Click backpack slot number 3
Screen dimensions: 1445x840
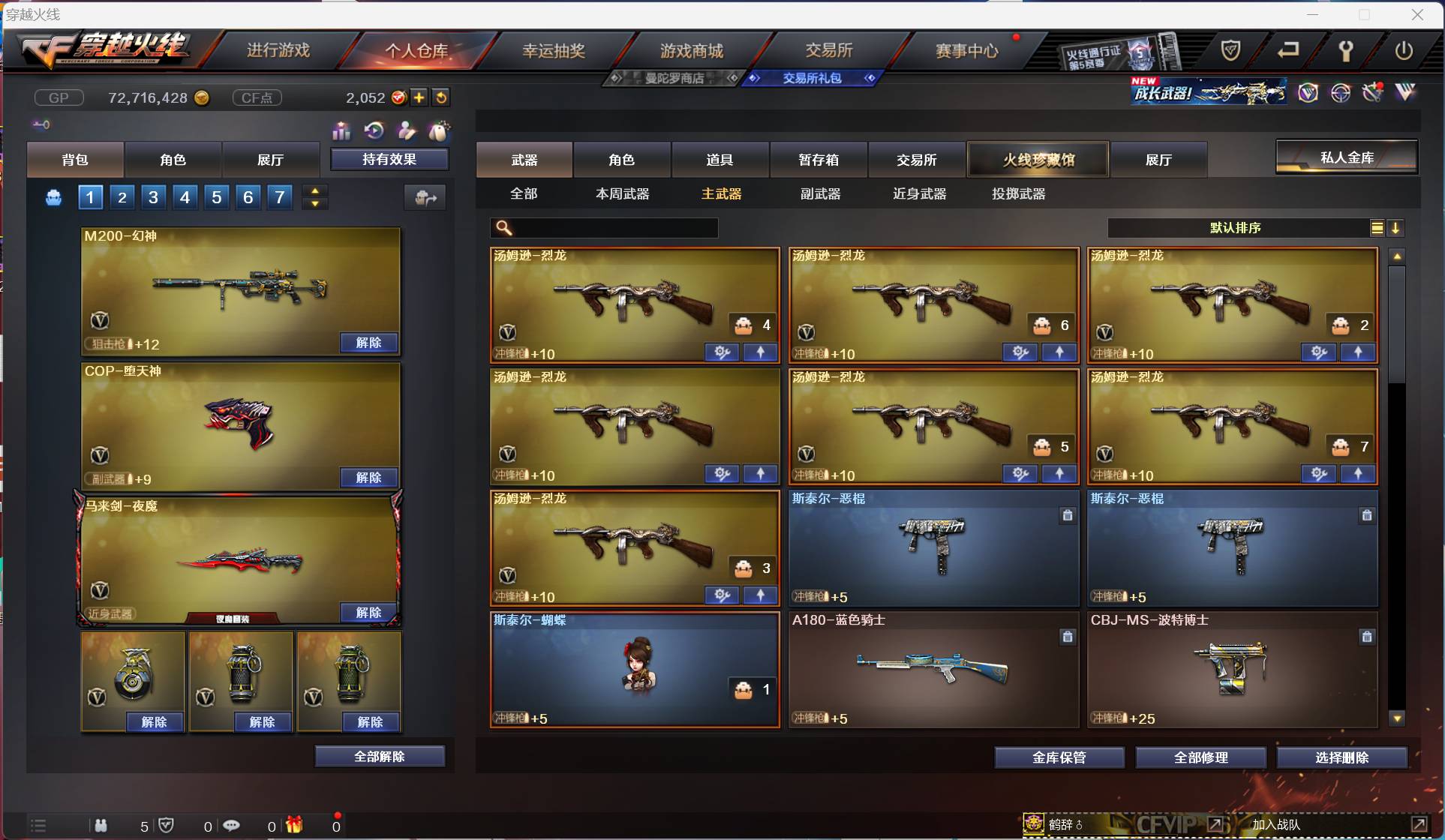pyautogui.click(x=153, y=197)
